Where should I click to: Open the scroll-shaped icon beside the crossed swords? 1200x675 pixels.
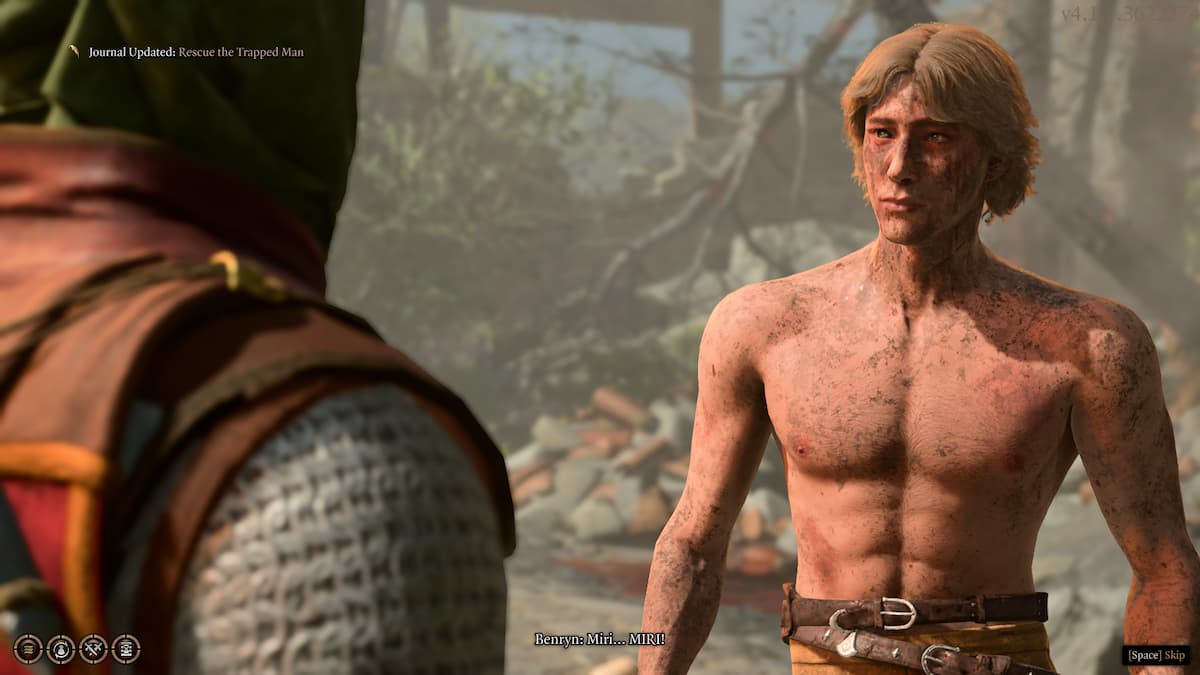tap(126, 649)
